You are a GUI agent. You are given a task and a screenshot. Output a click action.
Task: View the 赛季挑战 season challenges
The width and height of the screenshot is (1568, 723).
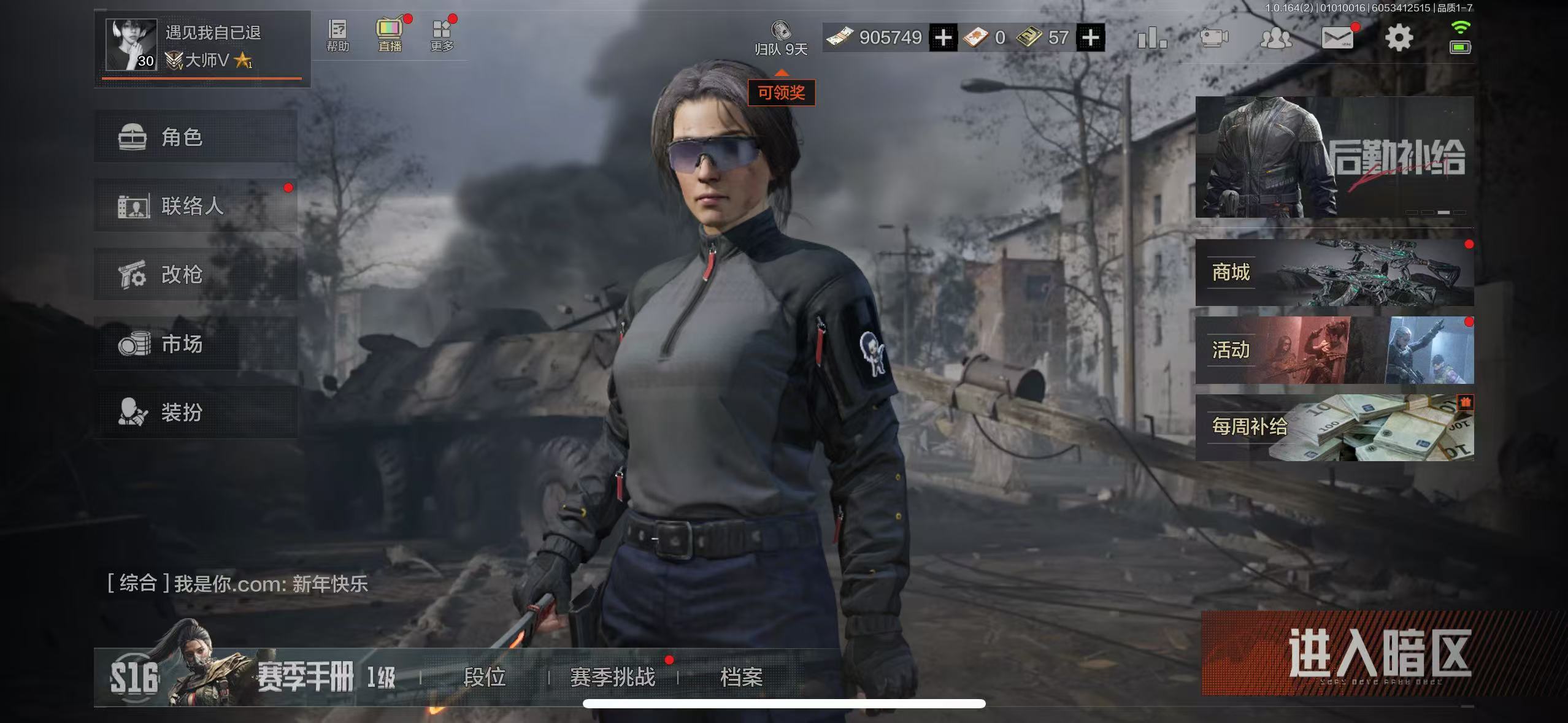pyautogui.click(x=612, y=677)
